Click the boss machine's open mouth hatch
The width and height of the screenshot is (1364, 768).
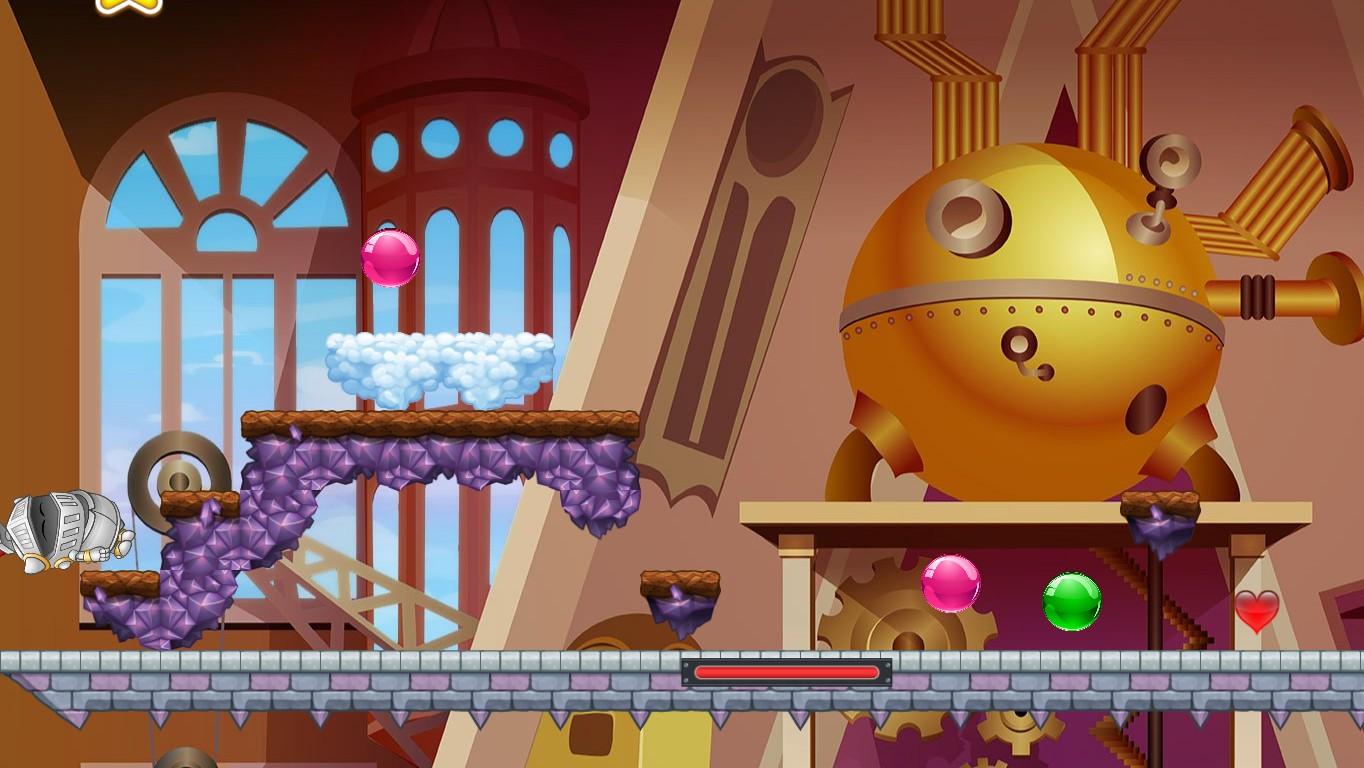click(x=1143, y=408)
